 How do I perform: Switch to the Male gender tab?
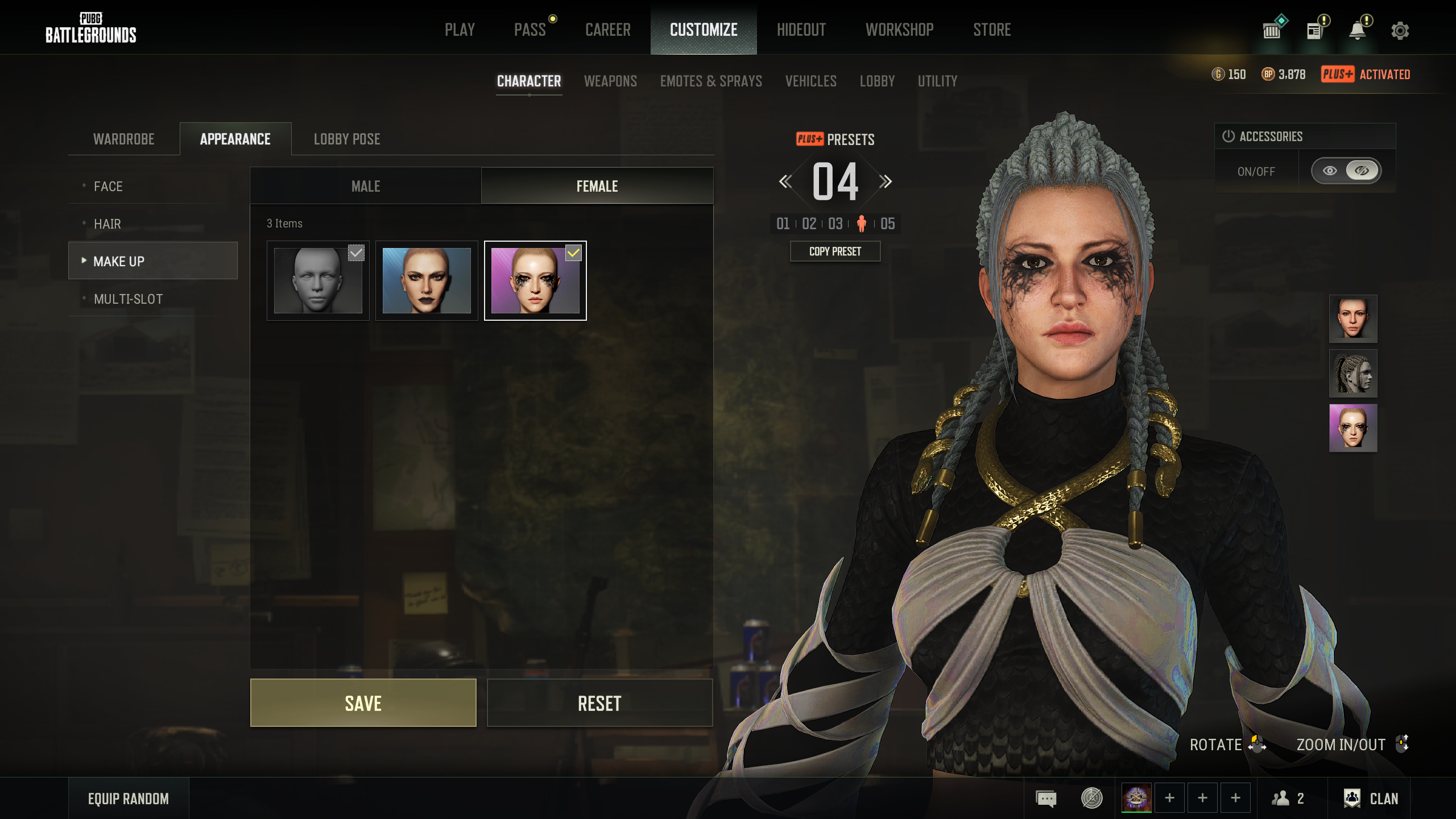[x=366, y=186]
